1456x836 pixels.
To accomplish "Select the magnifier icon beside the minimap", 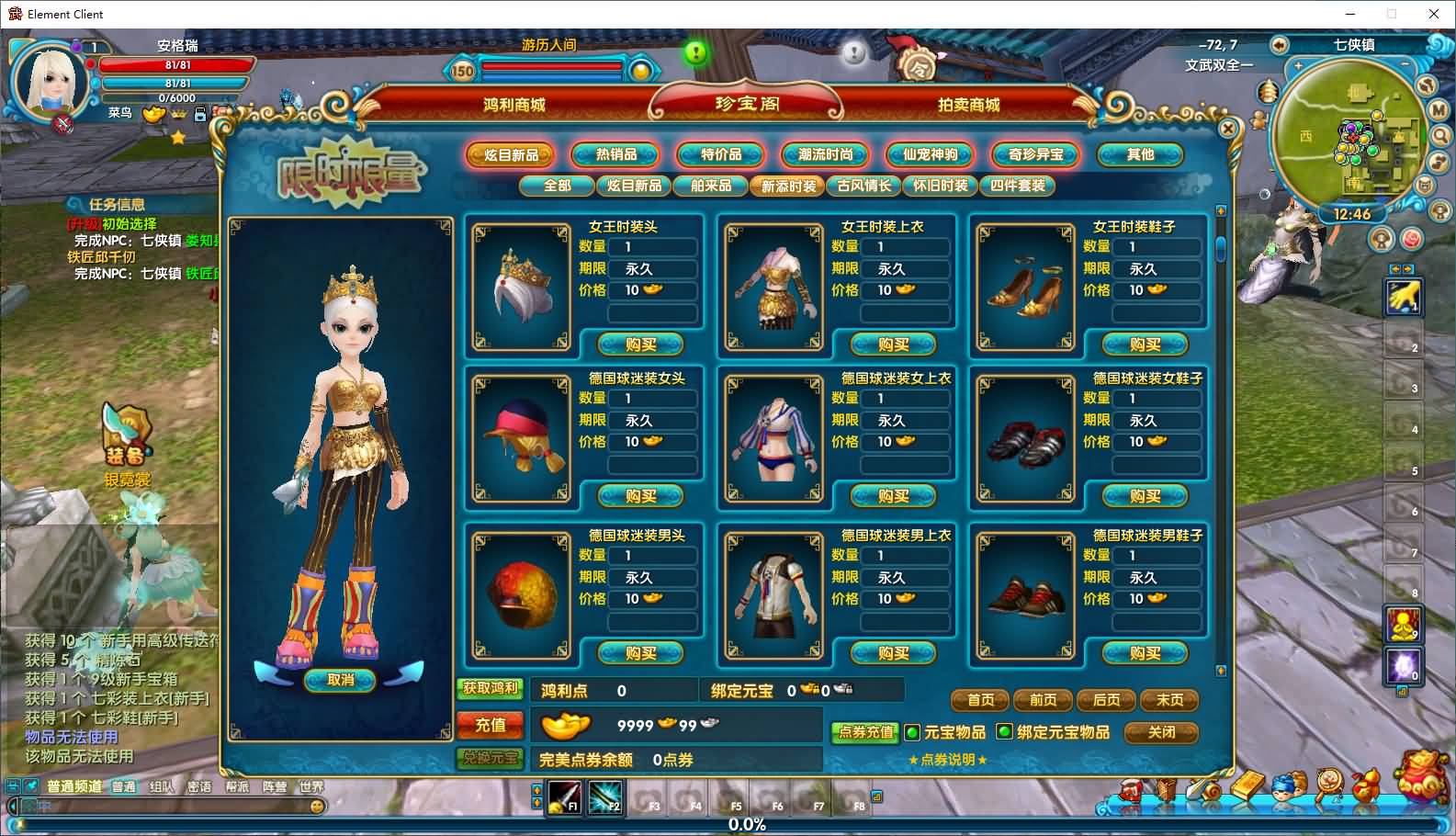I will point(1440,136).
